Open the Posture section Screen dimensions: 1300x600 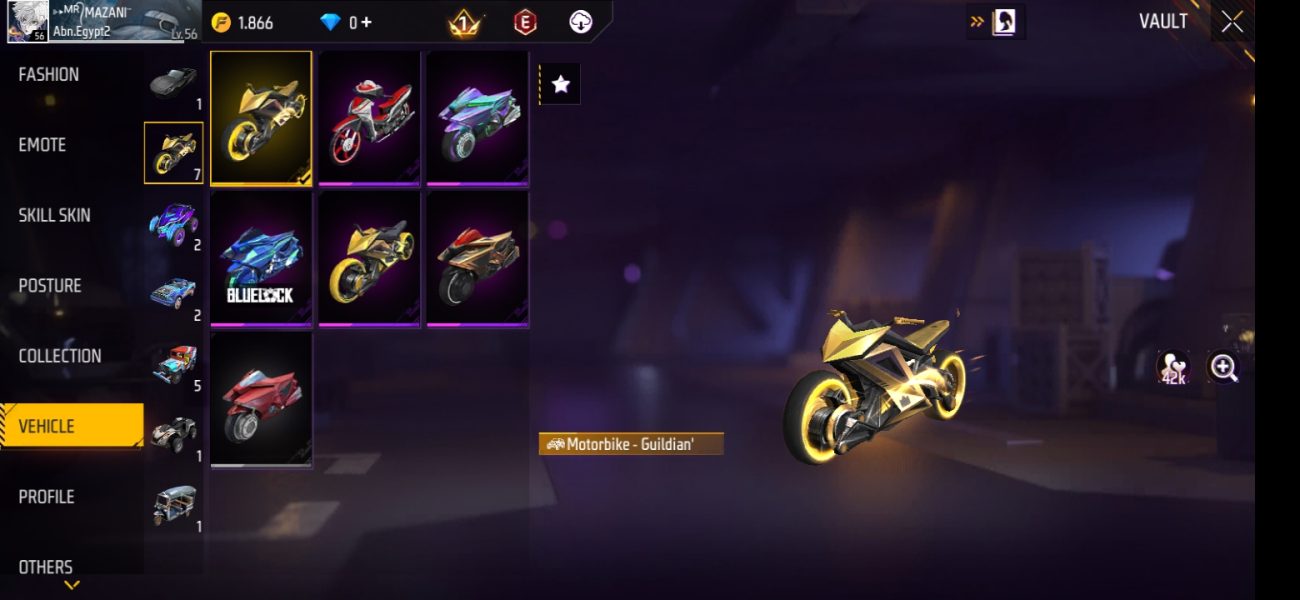point(50,286)
